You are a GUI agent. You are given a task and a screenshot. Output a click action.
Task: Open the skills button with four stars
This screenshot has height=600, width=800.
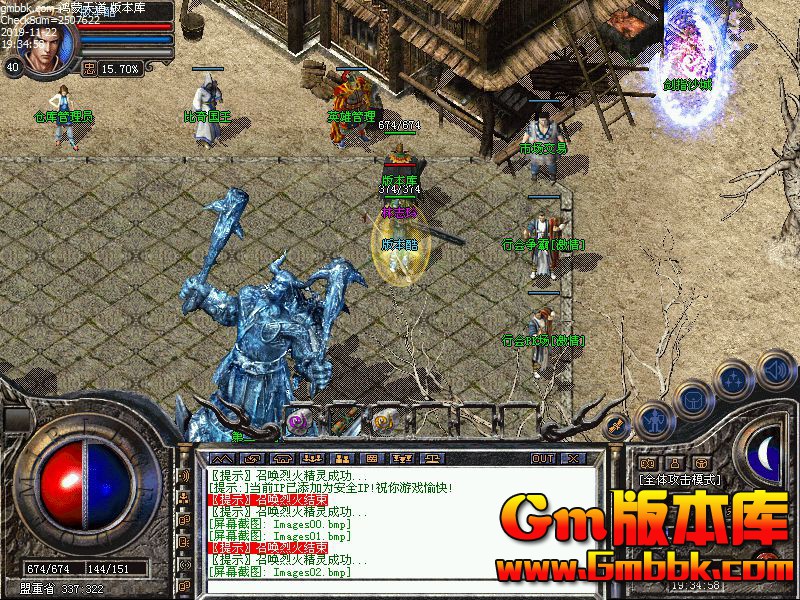point(735,381)
